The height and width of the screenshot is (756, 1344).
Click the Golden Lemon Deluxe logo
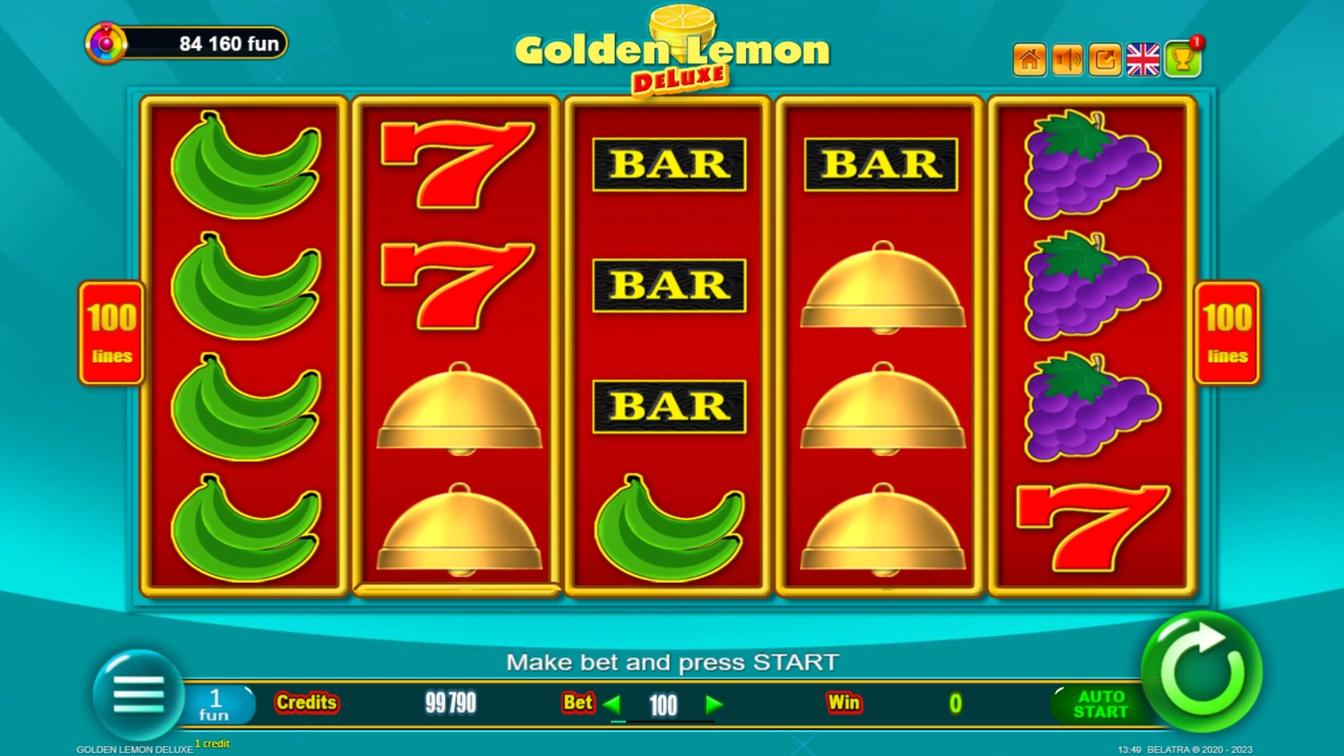tap(672, 50)
